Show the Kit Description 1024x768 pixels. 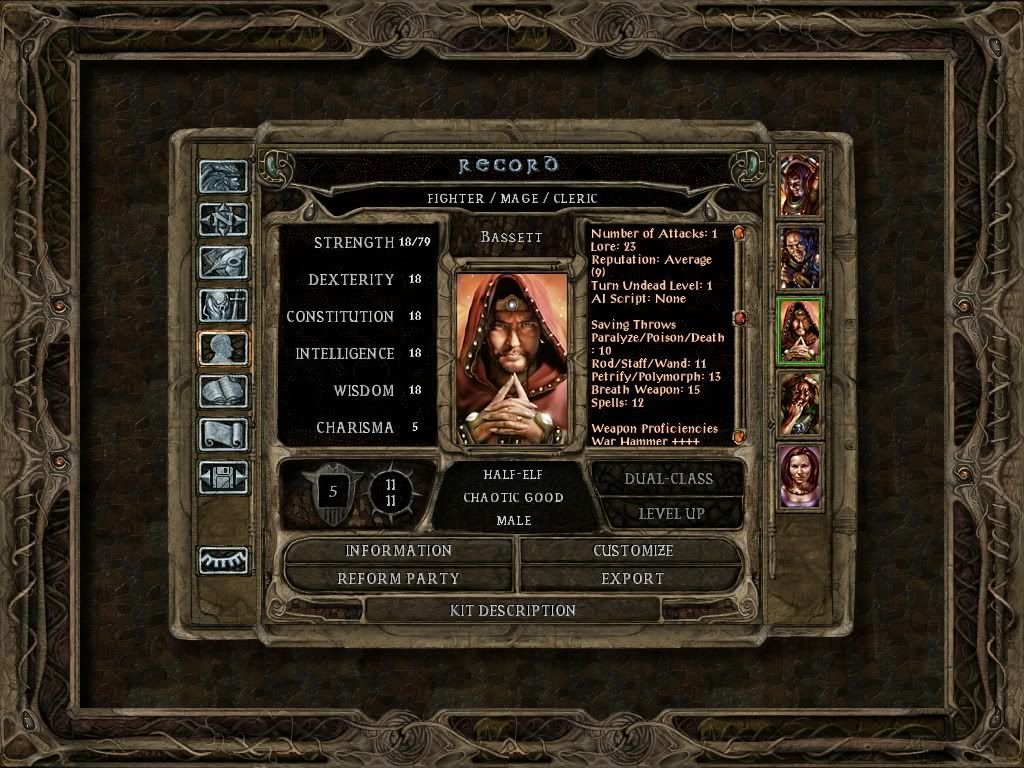[x=515, y=610]
